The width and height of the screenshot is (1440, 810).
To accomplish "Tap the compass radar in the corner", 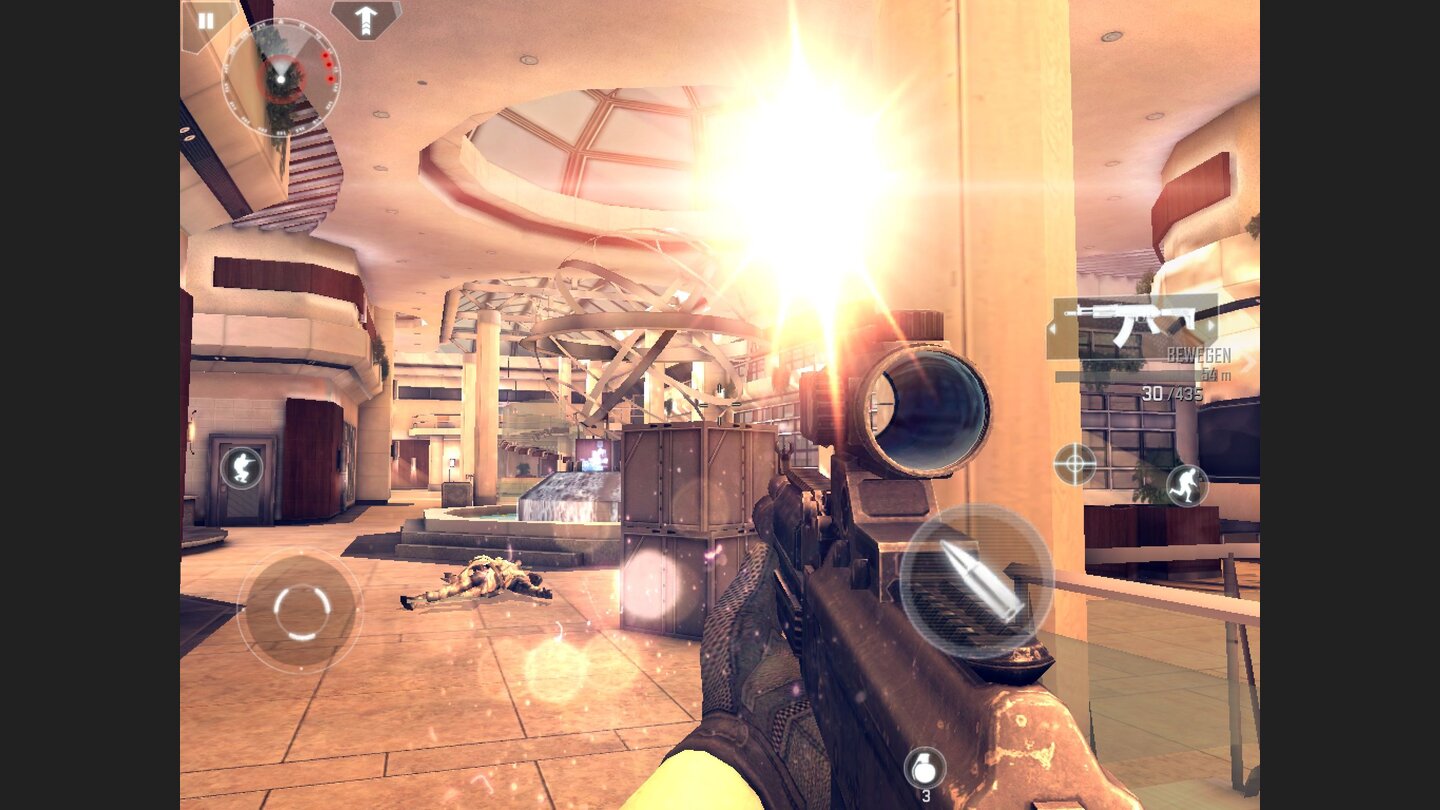I will point(281,79).
